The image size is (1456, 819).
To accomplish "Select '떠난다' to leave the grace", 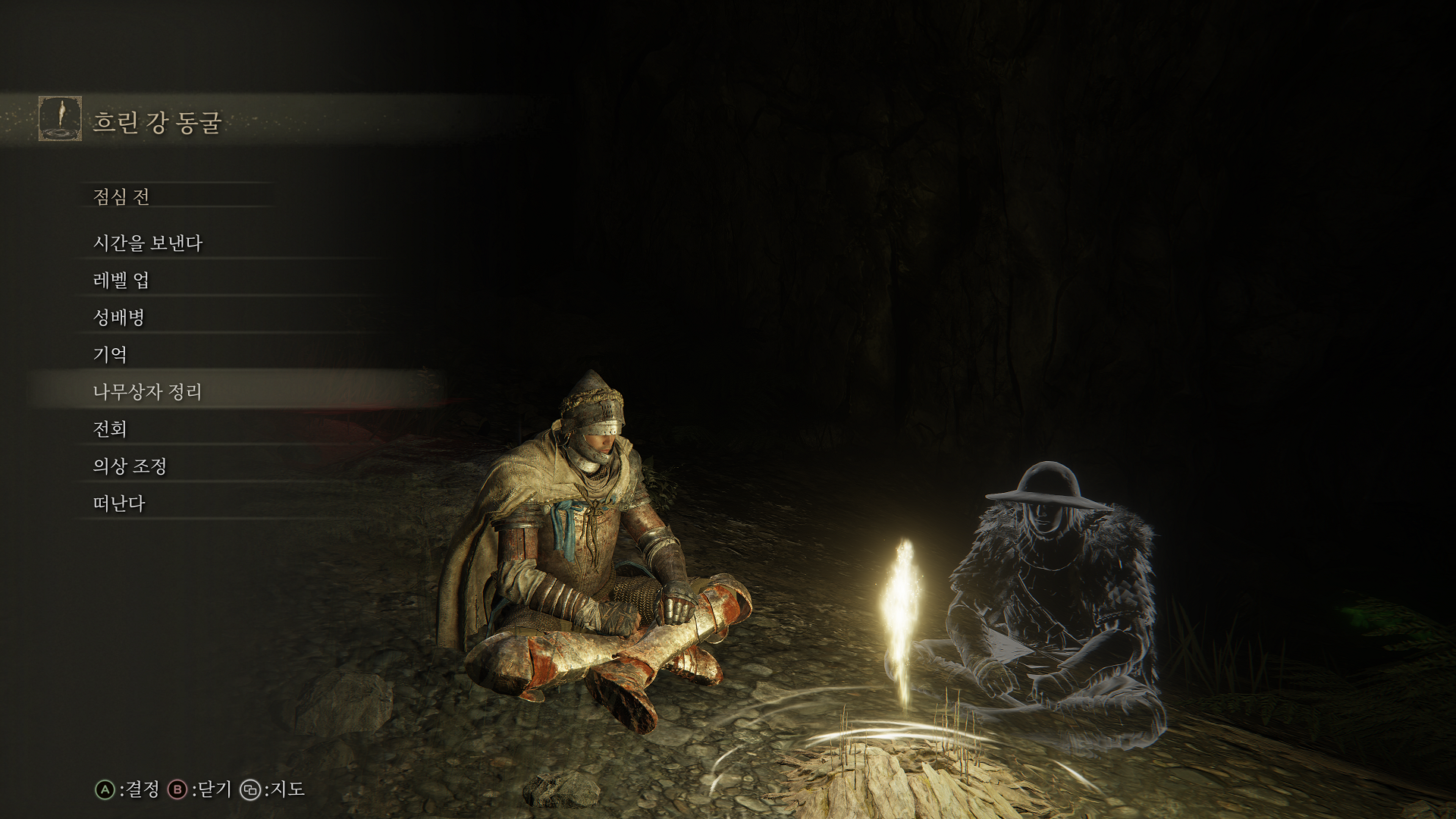I will coord(119,503).
